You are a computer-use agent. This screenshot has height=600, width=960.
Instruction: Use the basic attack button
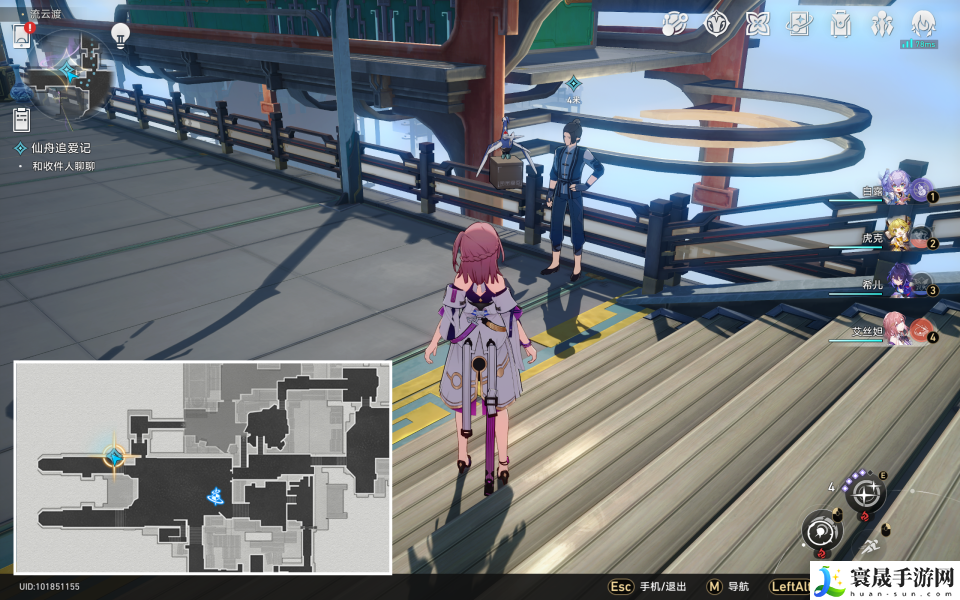821,531
